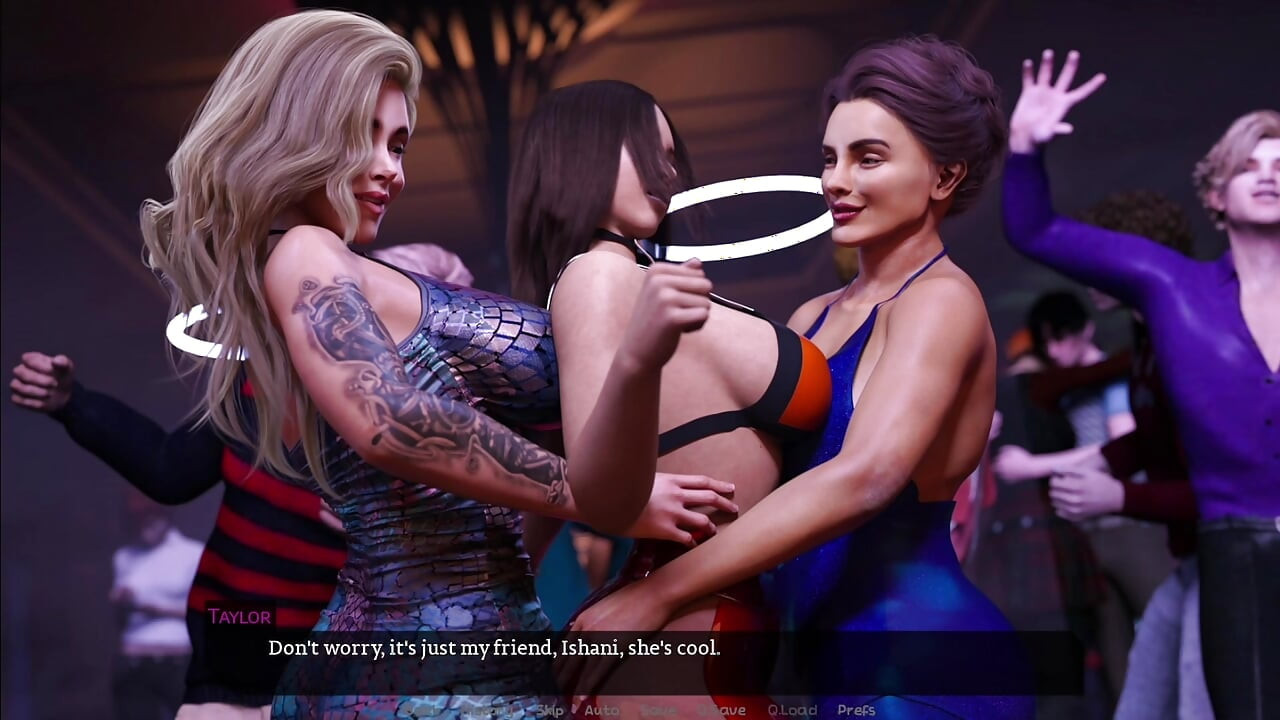Click Taylor's name label above the dialogue
Image resolution: width=1280 pixels, height=720 pixels.
point(239,617)
